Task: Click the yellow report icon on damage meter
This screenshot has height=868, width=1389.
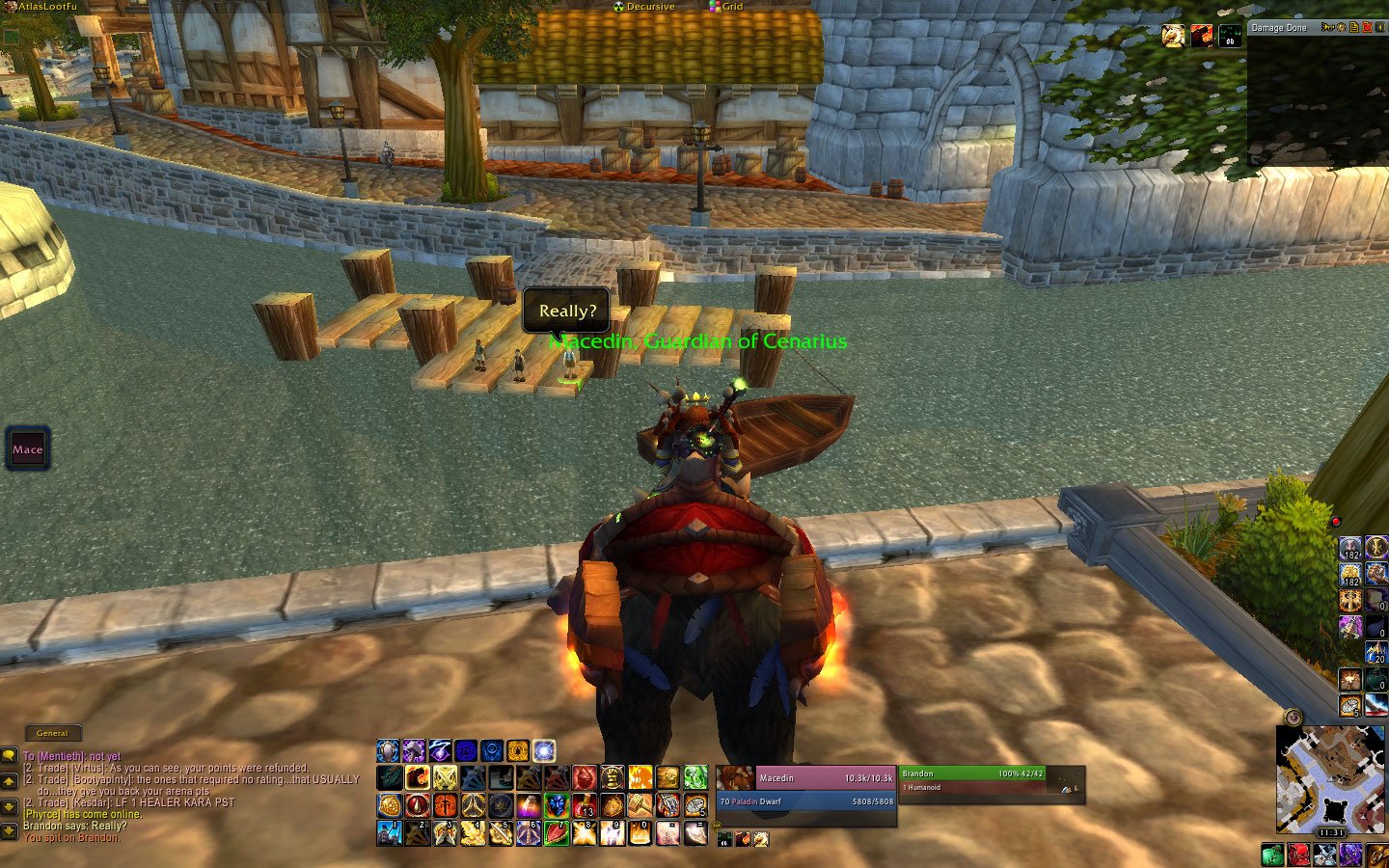Action: tap(1354, 27)
